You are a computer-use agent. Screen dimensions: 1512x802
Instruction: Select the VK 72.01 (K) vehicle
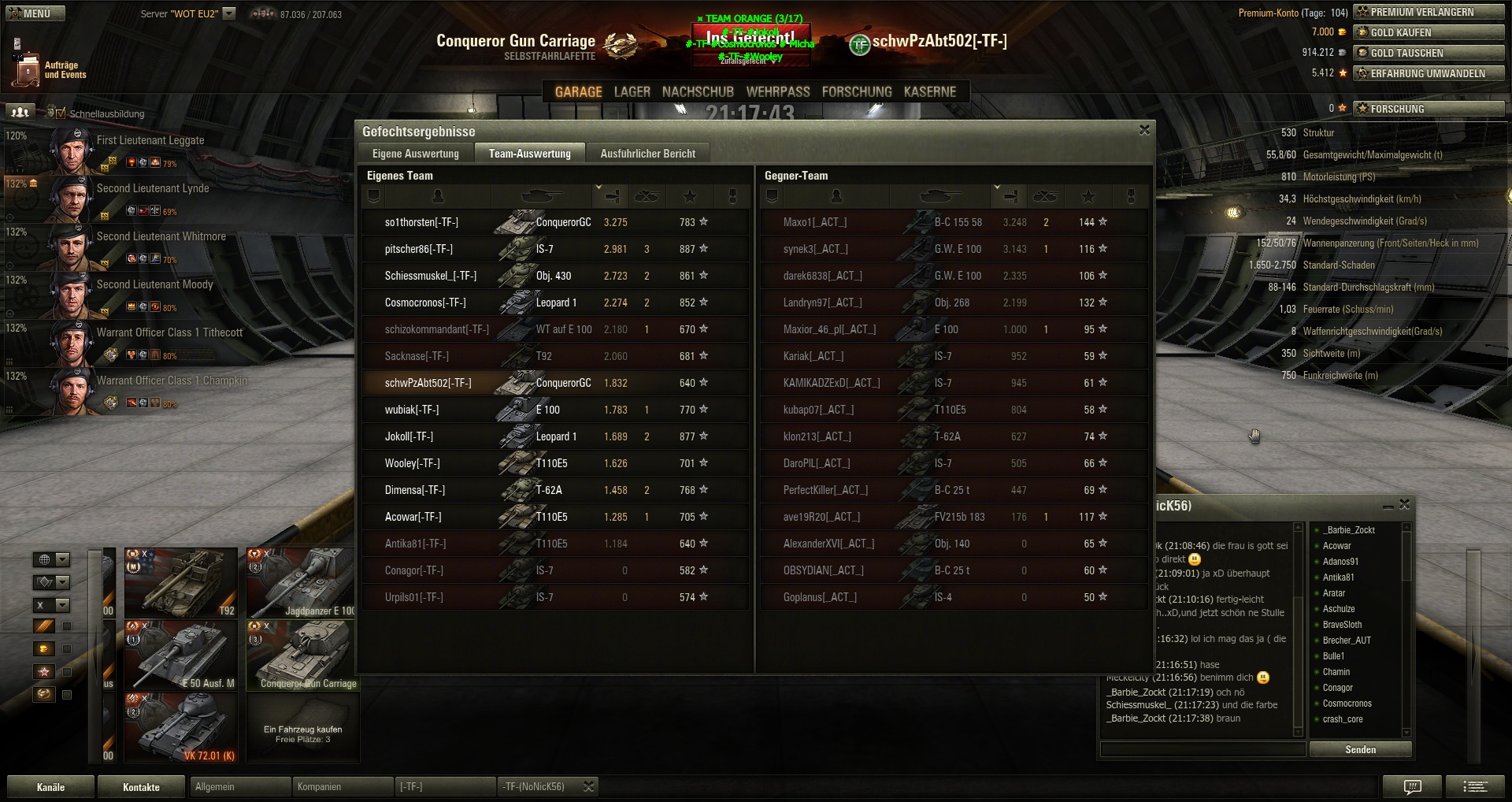point(180,727)
